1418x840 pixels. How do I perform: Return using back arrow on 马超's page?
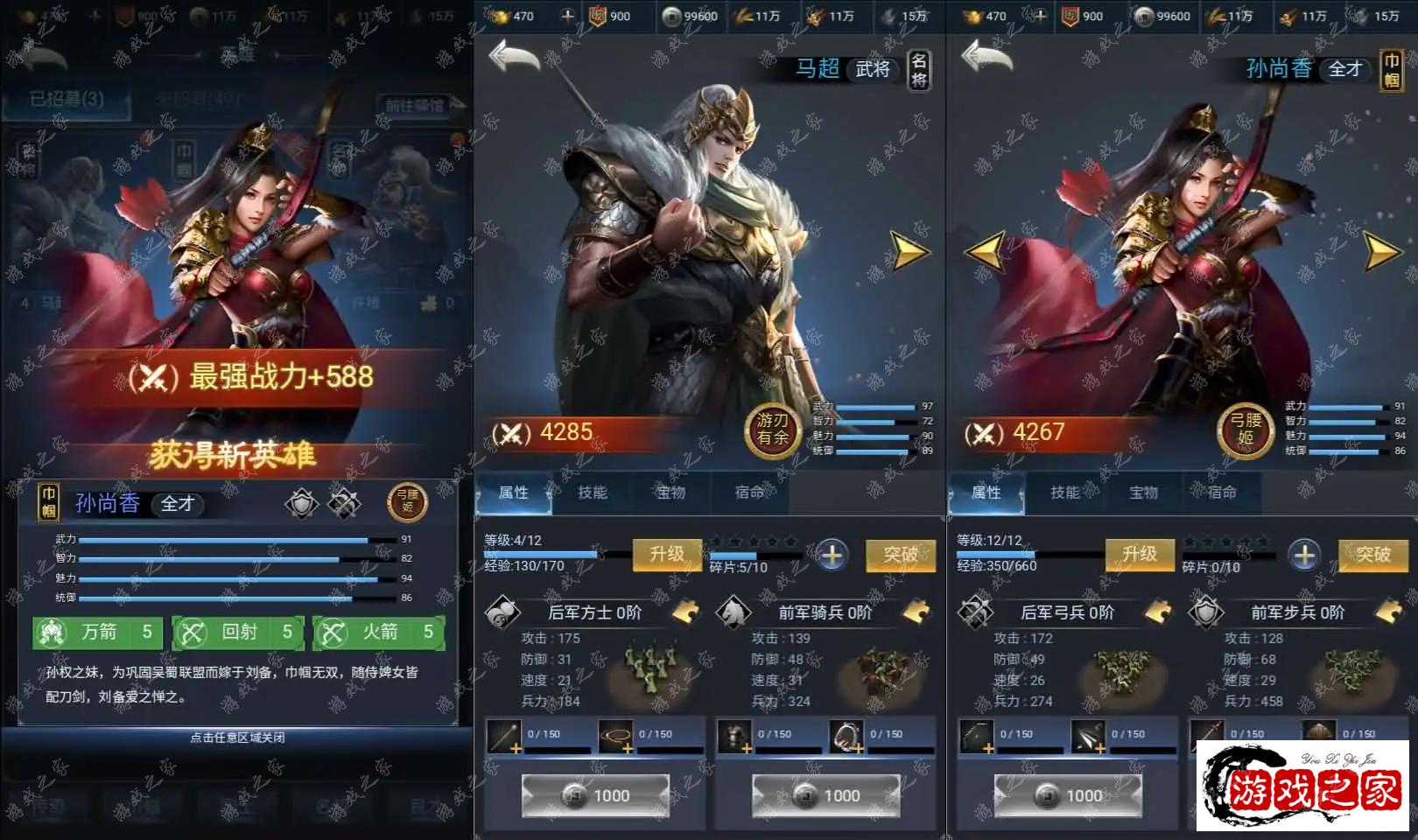(515, 58)
